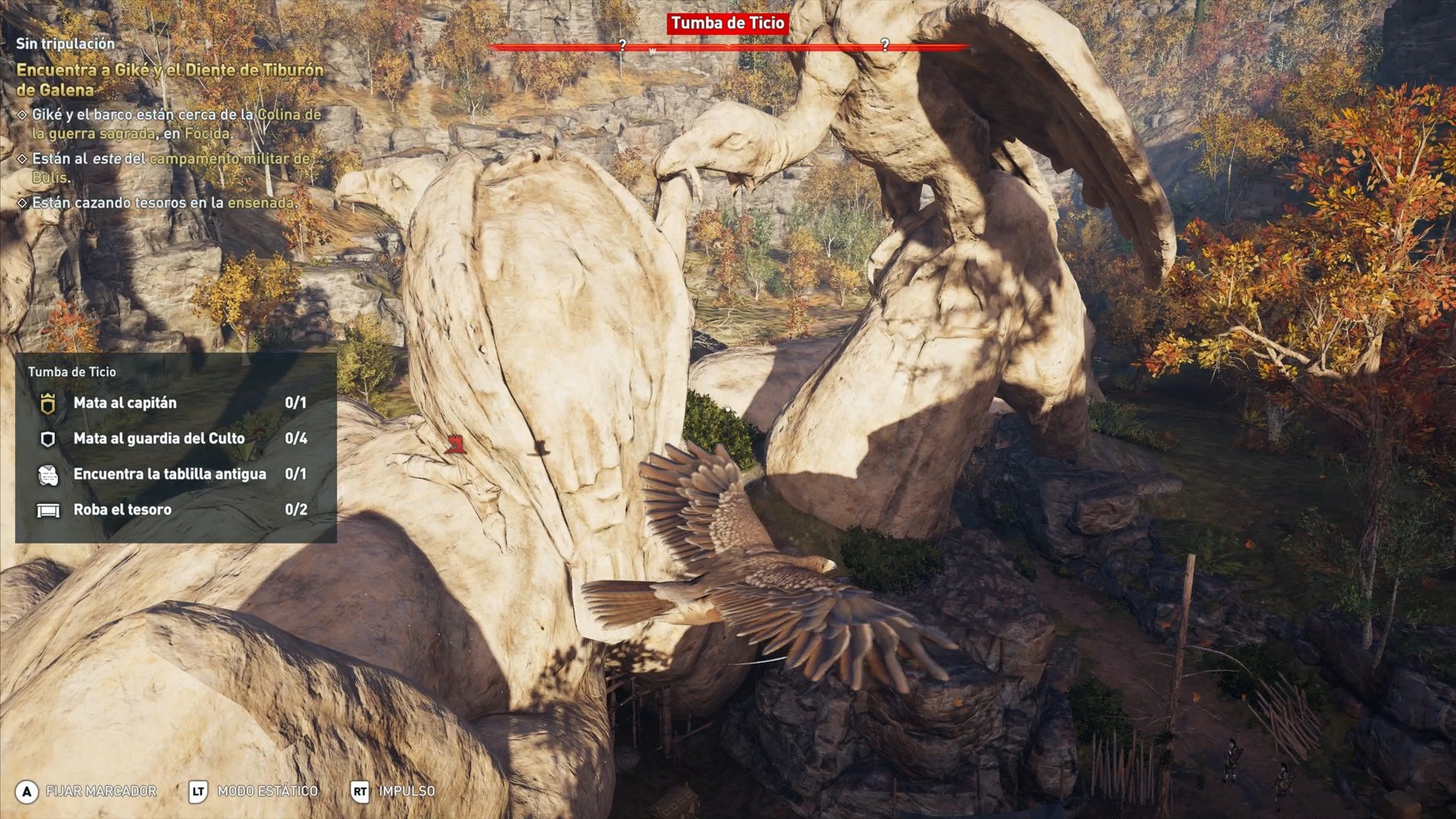This screenshot has width=1456, height=819.
Task: Click the center notch of the red compass bar
Action: click(x=730, y=45)
